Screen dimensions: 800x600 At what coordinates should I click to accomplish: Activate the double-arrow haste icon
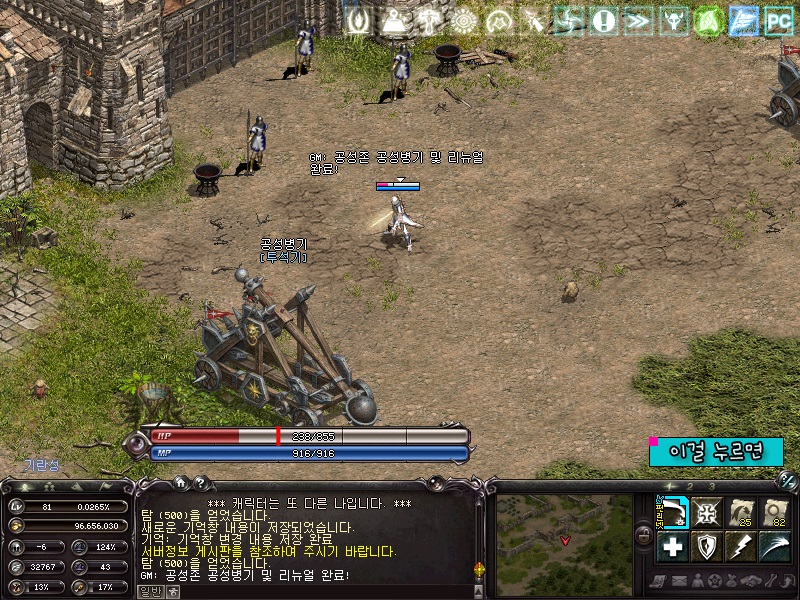638,20
